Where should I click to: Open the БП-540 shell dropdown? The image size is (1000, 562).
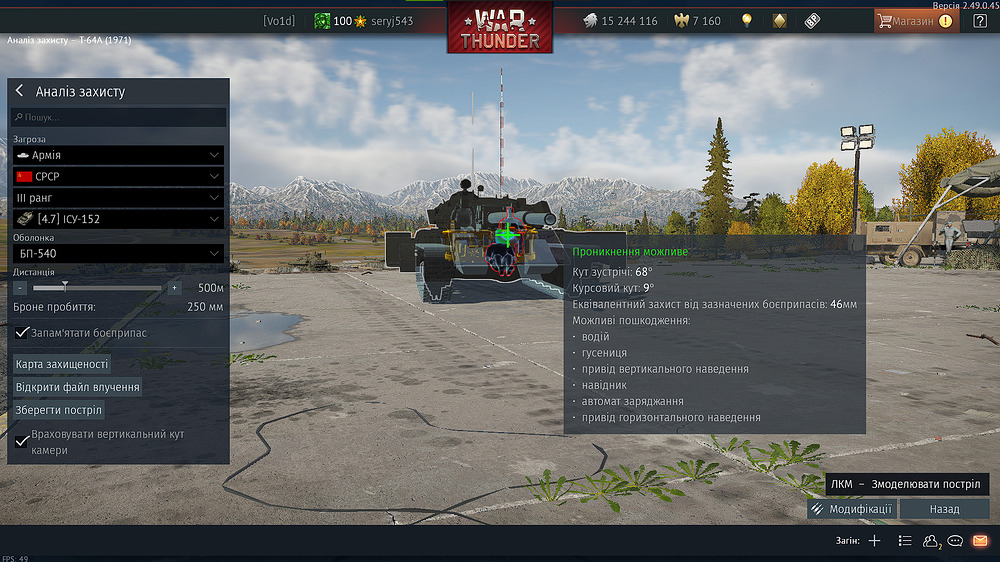click(x=118, y=254)
